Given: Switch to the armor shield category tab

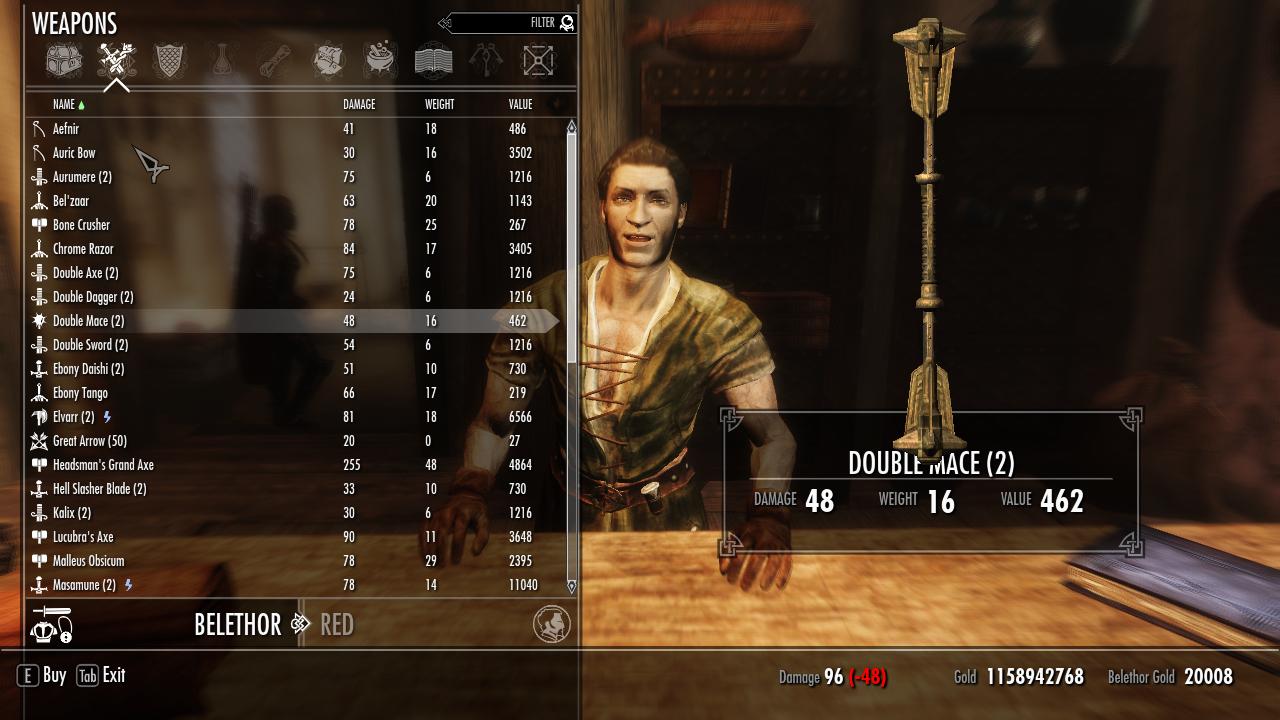Looking at the screenshot, I should [169, 61].
